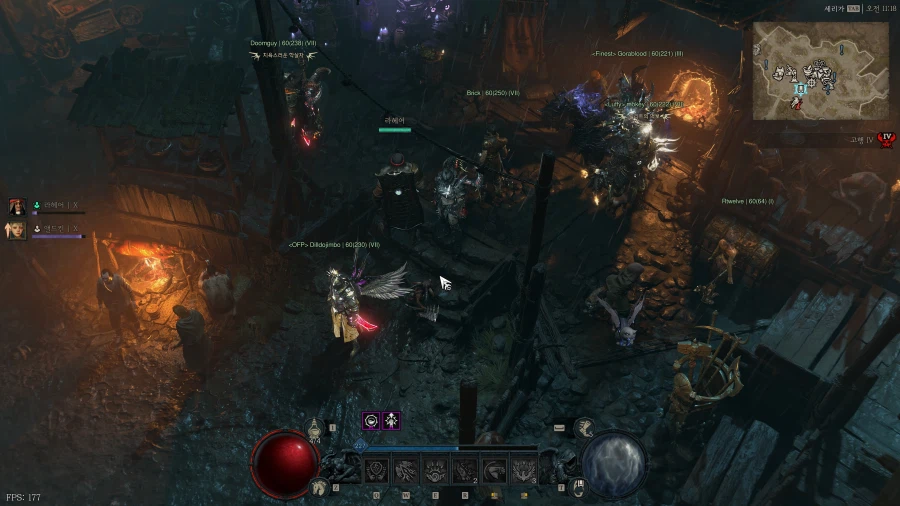Activate the fourth skill slot bound to R

[x=465, y=471]
